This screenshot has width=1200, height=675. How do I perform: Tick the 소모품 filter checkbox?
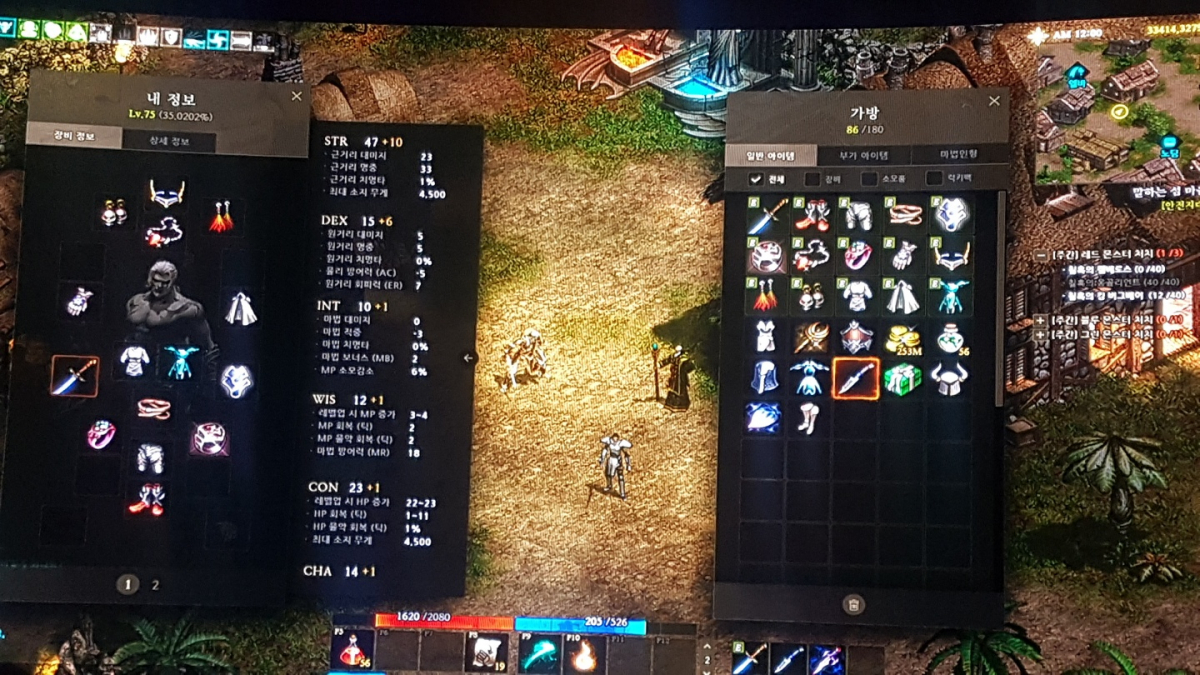(x=869, y=180)
